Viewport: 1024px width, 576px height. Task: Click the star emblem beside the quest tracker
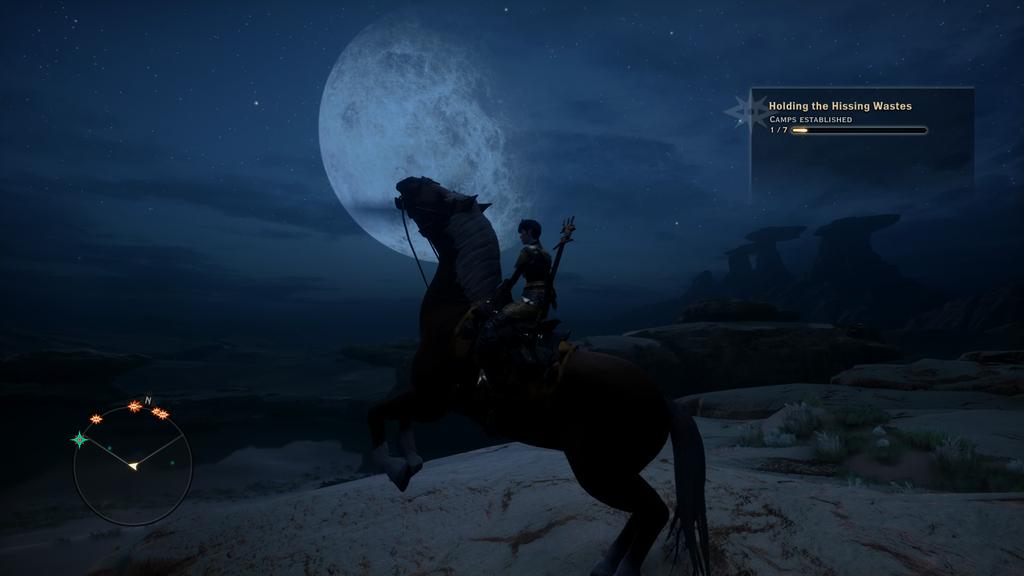point(747,112)
